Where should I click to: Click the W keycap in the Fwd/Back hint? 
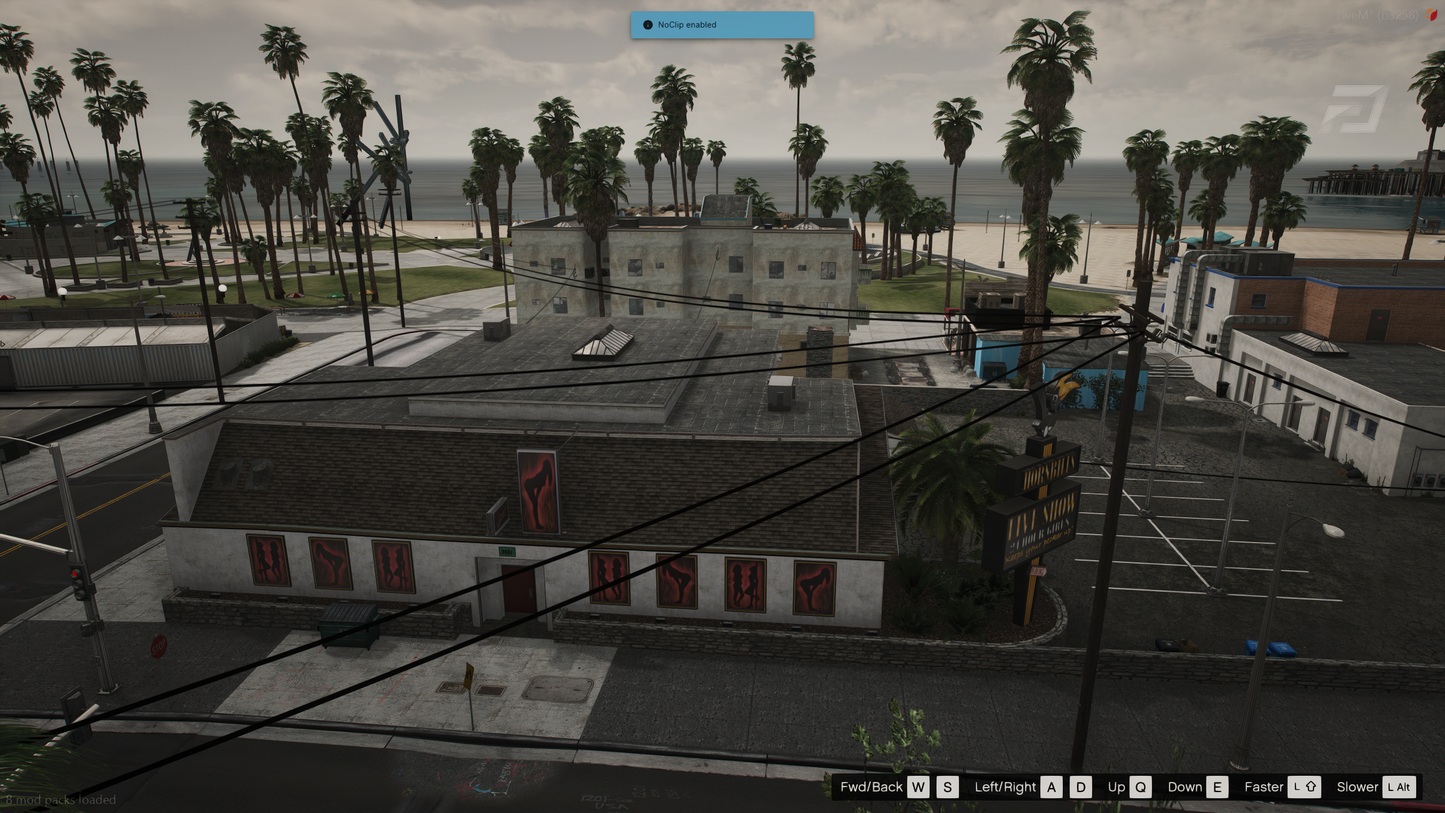[917, 787]
